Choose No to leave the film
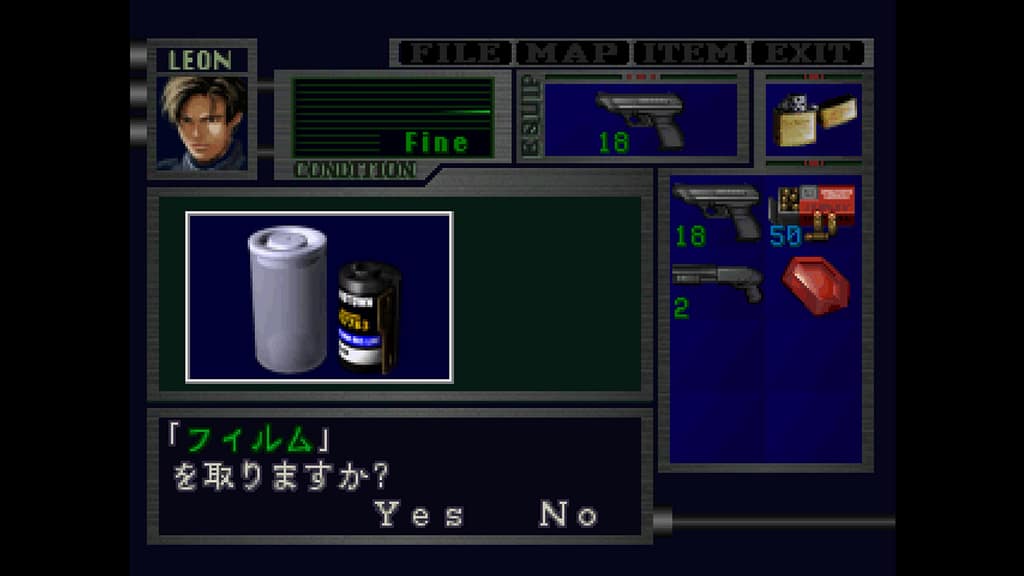This screenshot has height=576, width=1024. [x=568, y=515]
